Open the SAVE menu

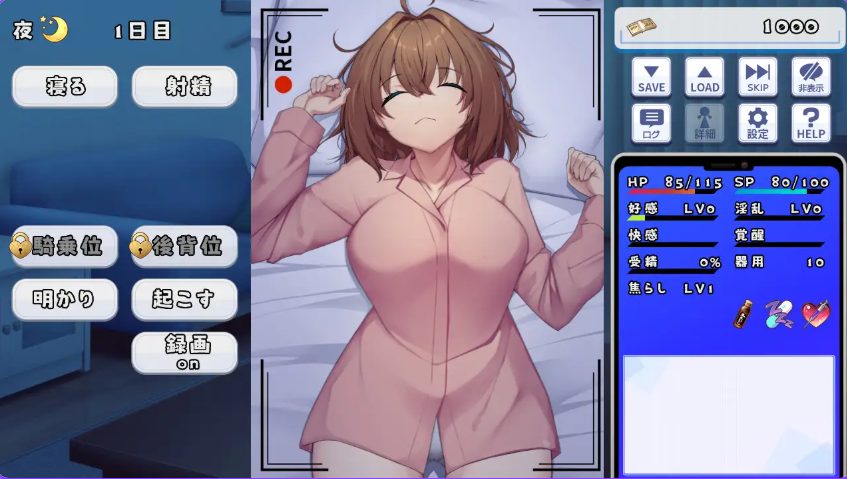click(x=651, y=77)
